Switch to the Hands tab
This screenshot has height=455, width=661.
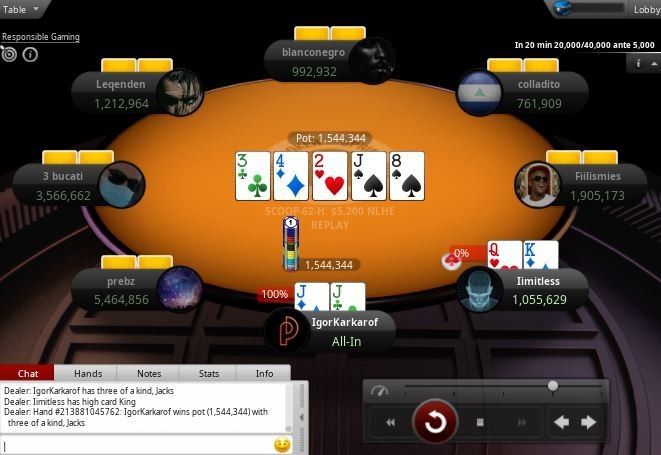[x=88, y=374]
